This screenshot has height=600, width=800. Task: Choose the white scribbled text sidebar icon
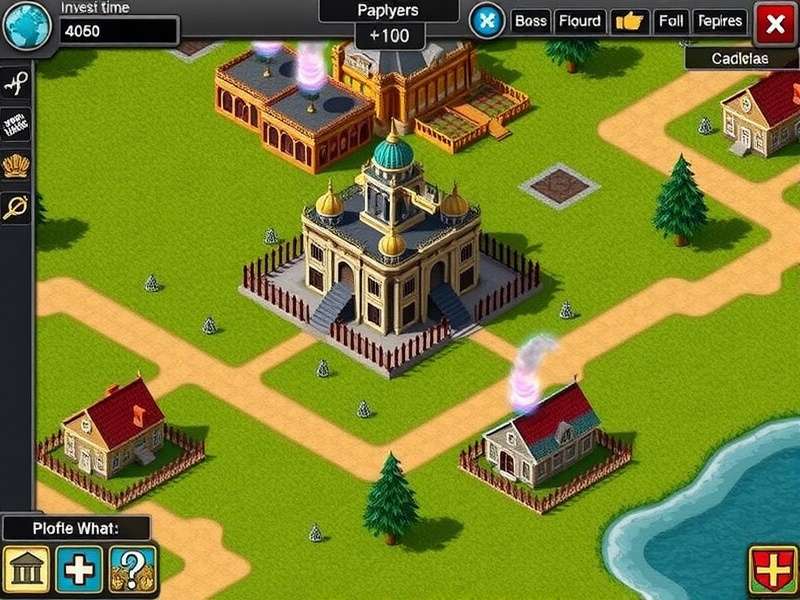coord(15,126)
